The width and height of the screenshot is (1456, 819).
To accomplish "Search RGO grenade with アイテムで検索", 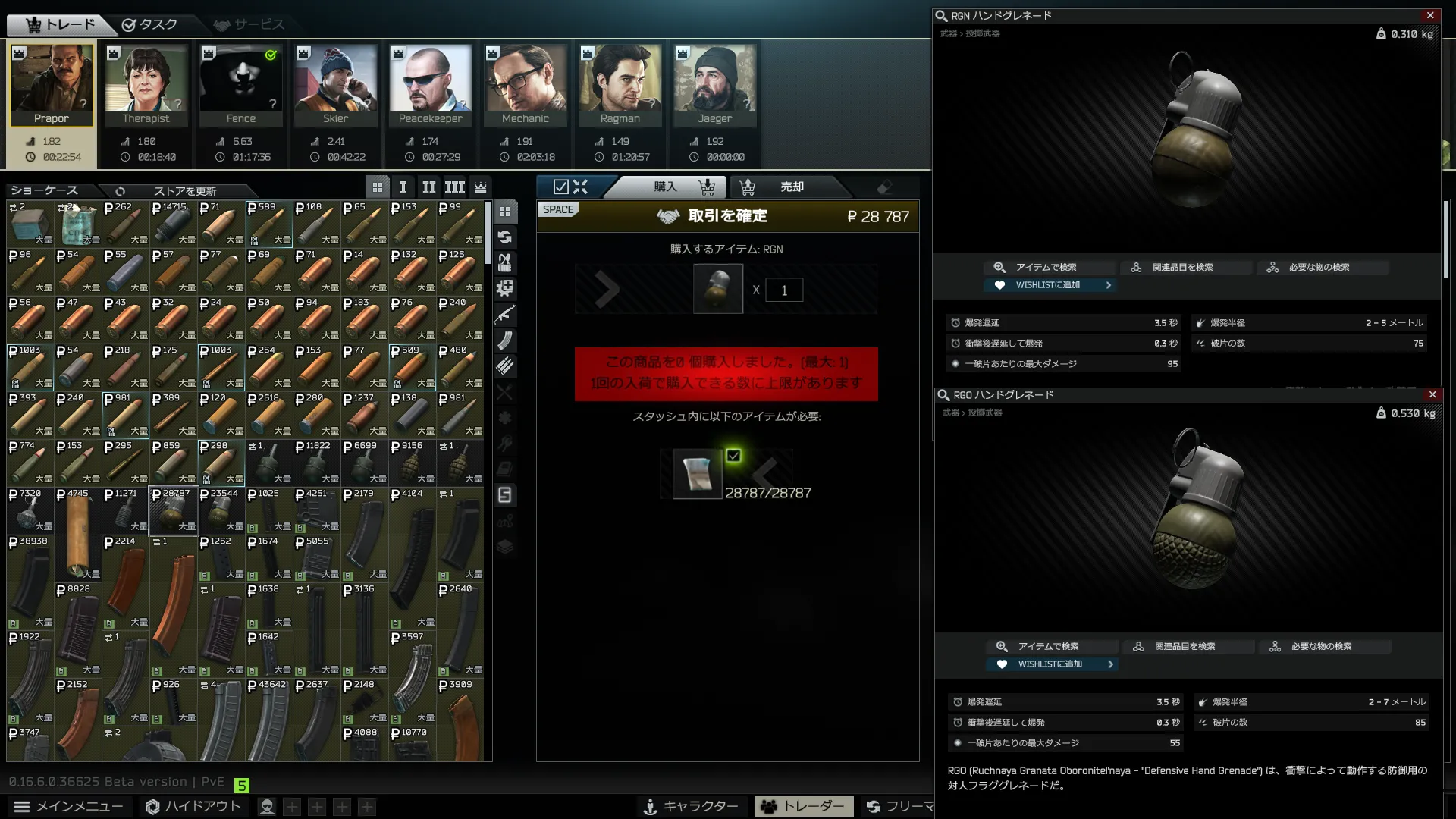I will (x=1048, y=646).
